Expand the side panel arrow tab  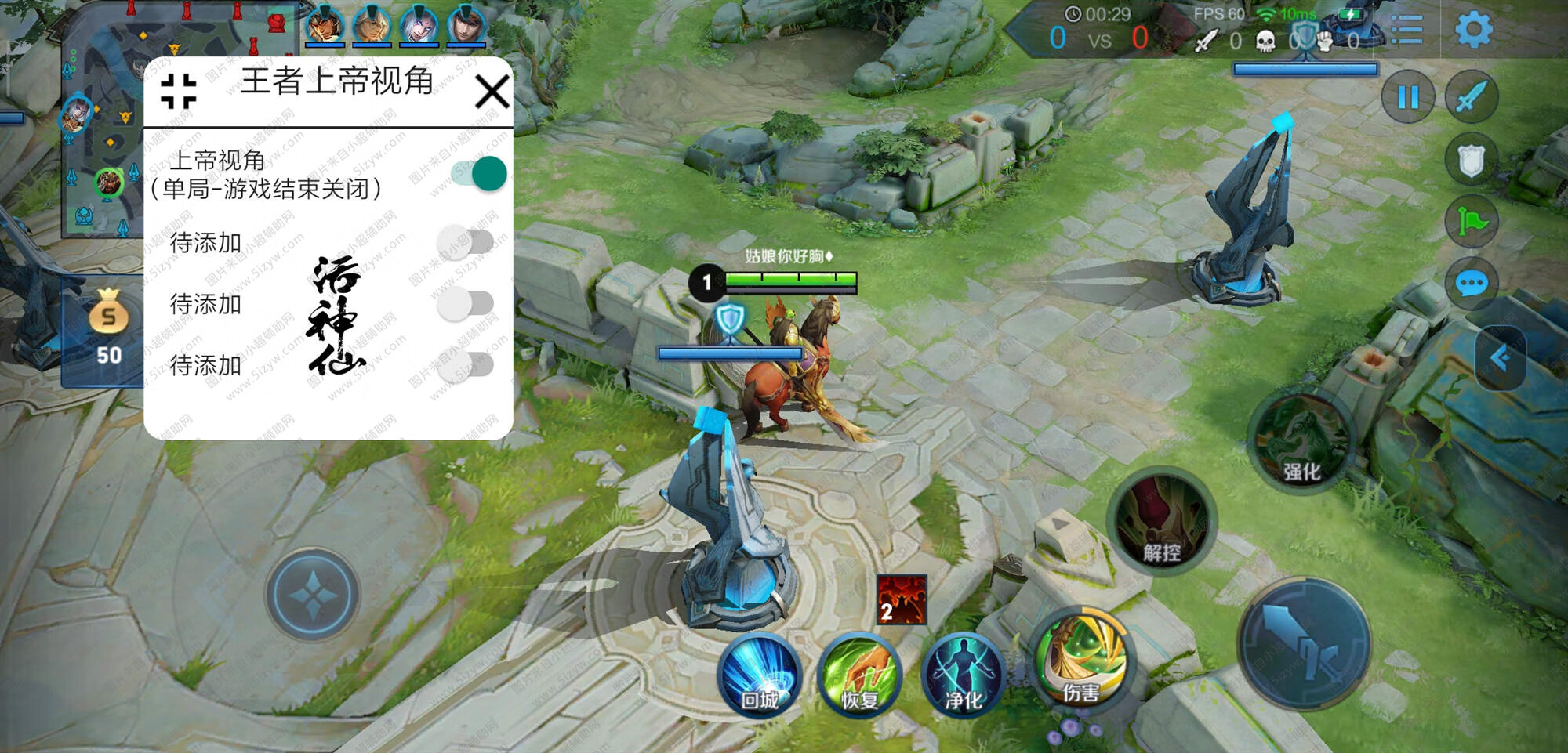pyautogui.click(x=1501, y=358)
